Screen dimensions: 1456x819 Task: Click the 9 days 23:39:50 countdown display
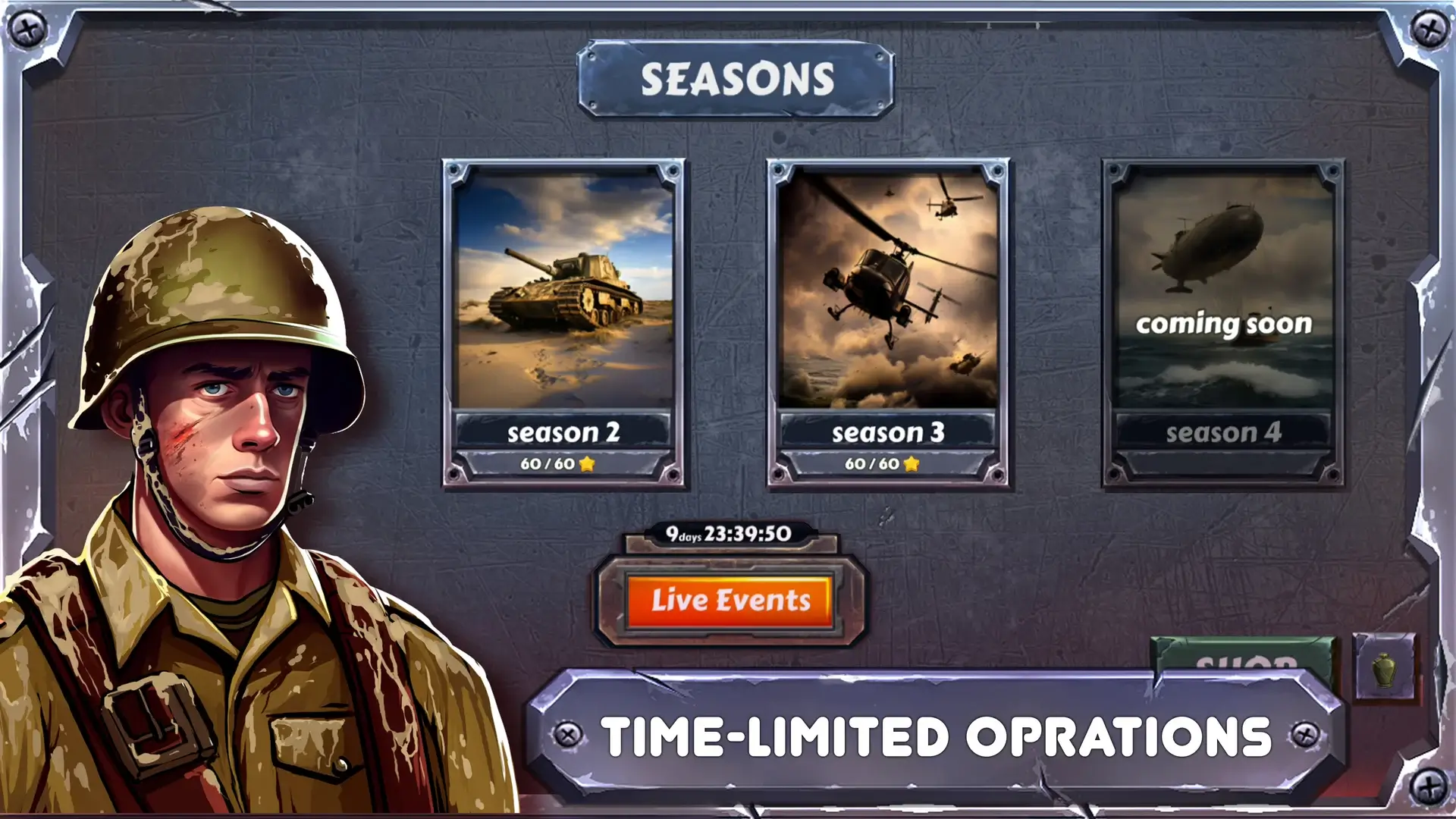tap(730, 535)
